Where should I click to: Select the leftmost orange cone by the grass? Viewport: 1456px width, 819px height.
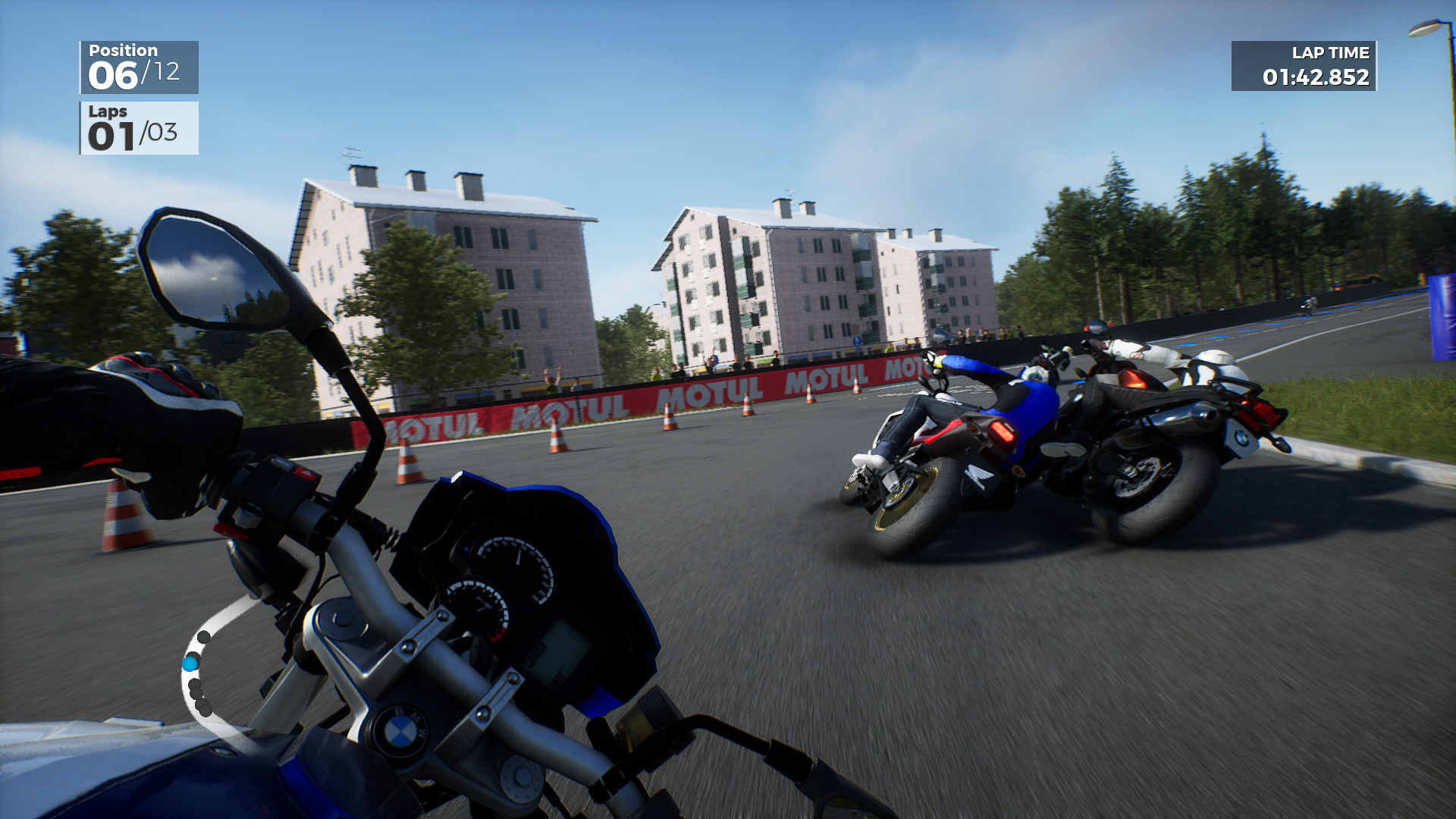[x=124, y=512]
